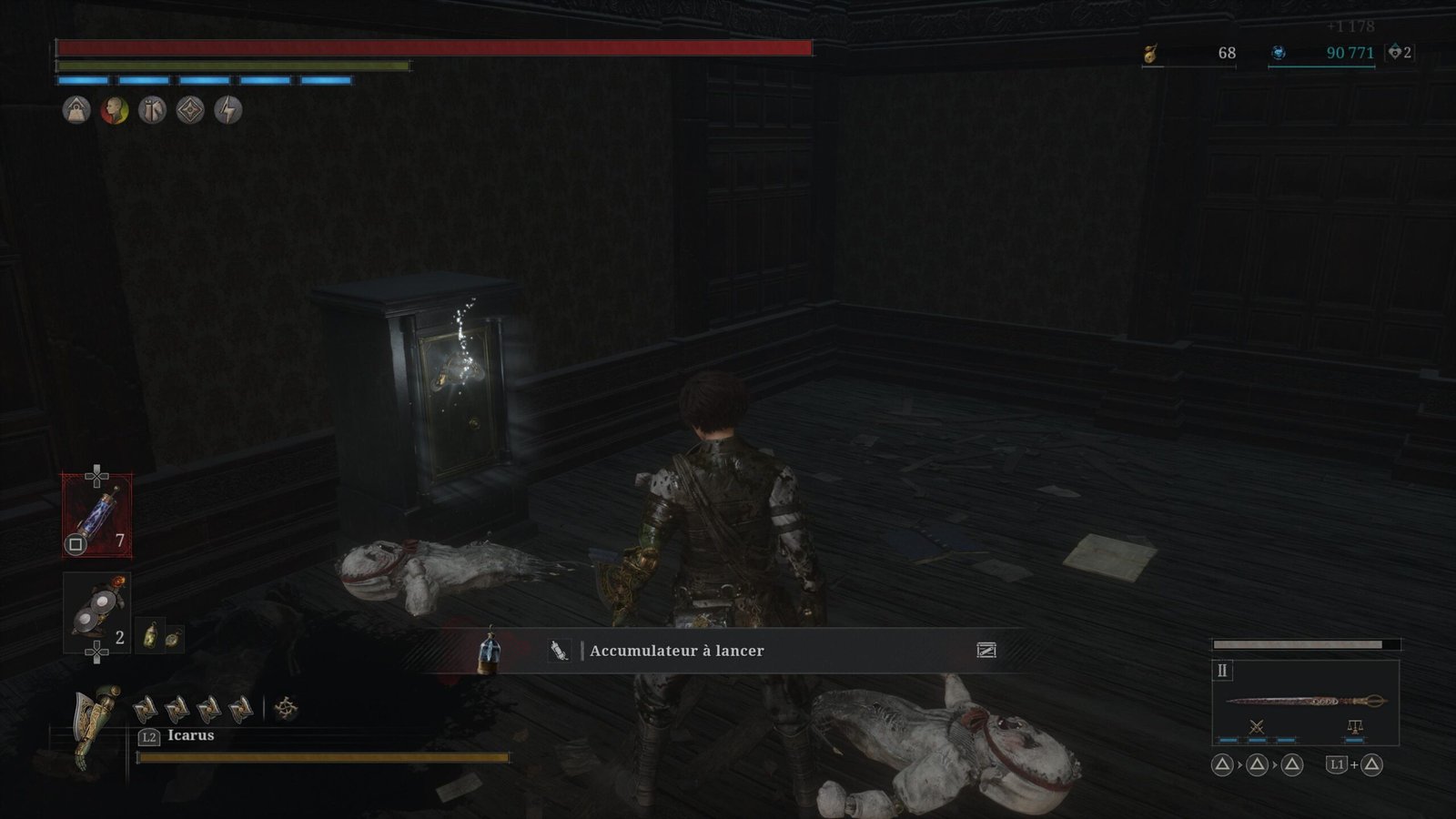The height and width of the screenshot is (819, 1456).
Task: Click the yellow lantern bag item icon
Action: click(151, 636)
